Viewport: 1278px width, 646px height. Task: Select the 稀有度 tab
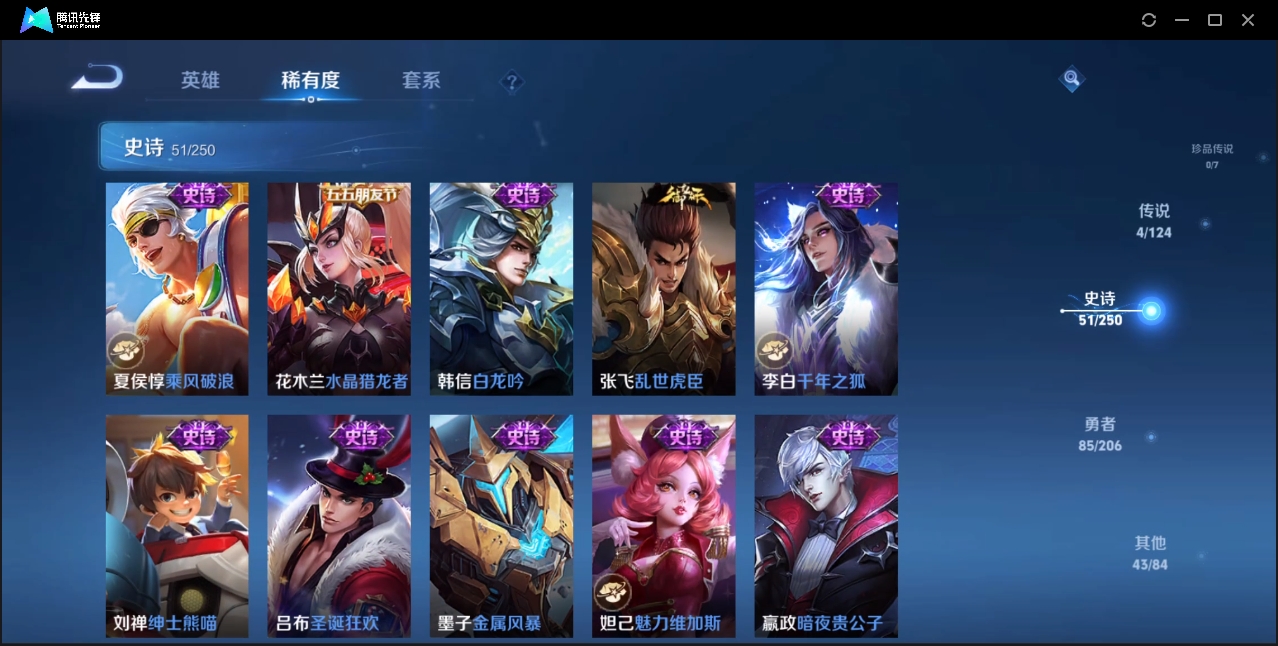click(310, 80)
